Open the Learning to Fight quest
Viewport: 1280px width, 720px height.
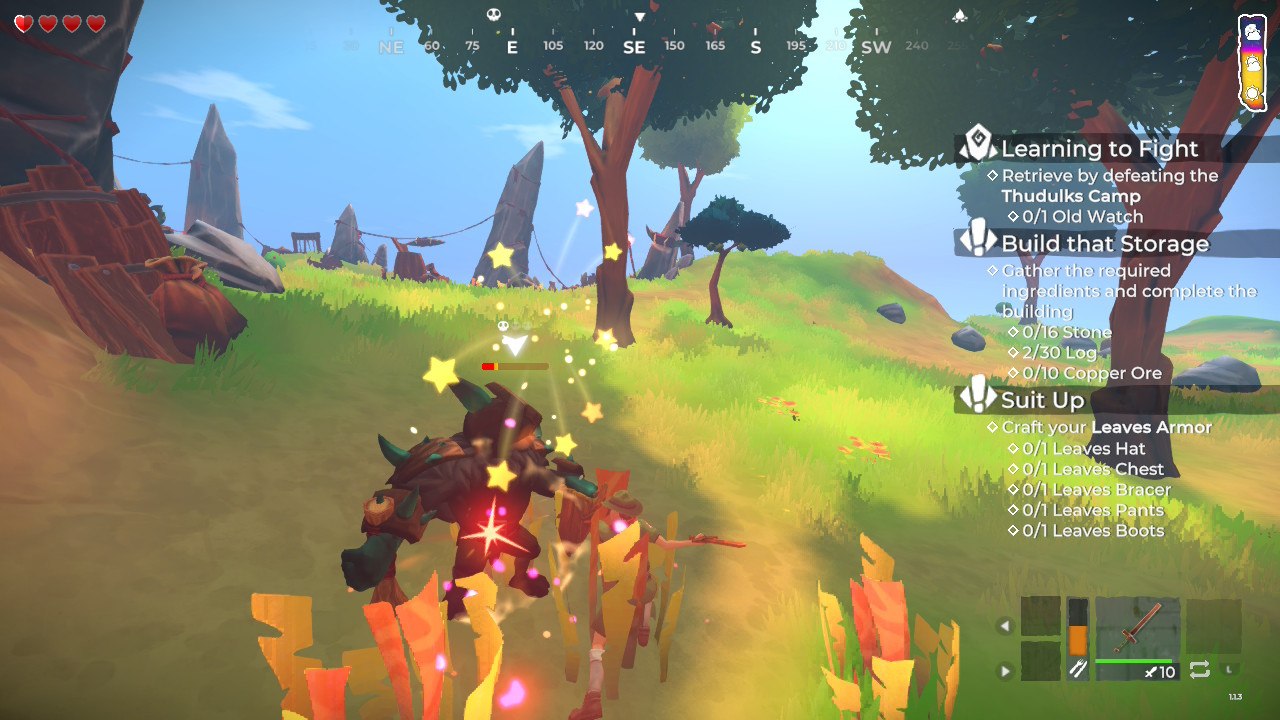point(1099,149)
